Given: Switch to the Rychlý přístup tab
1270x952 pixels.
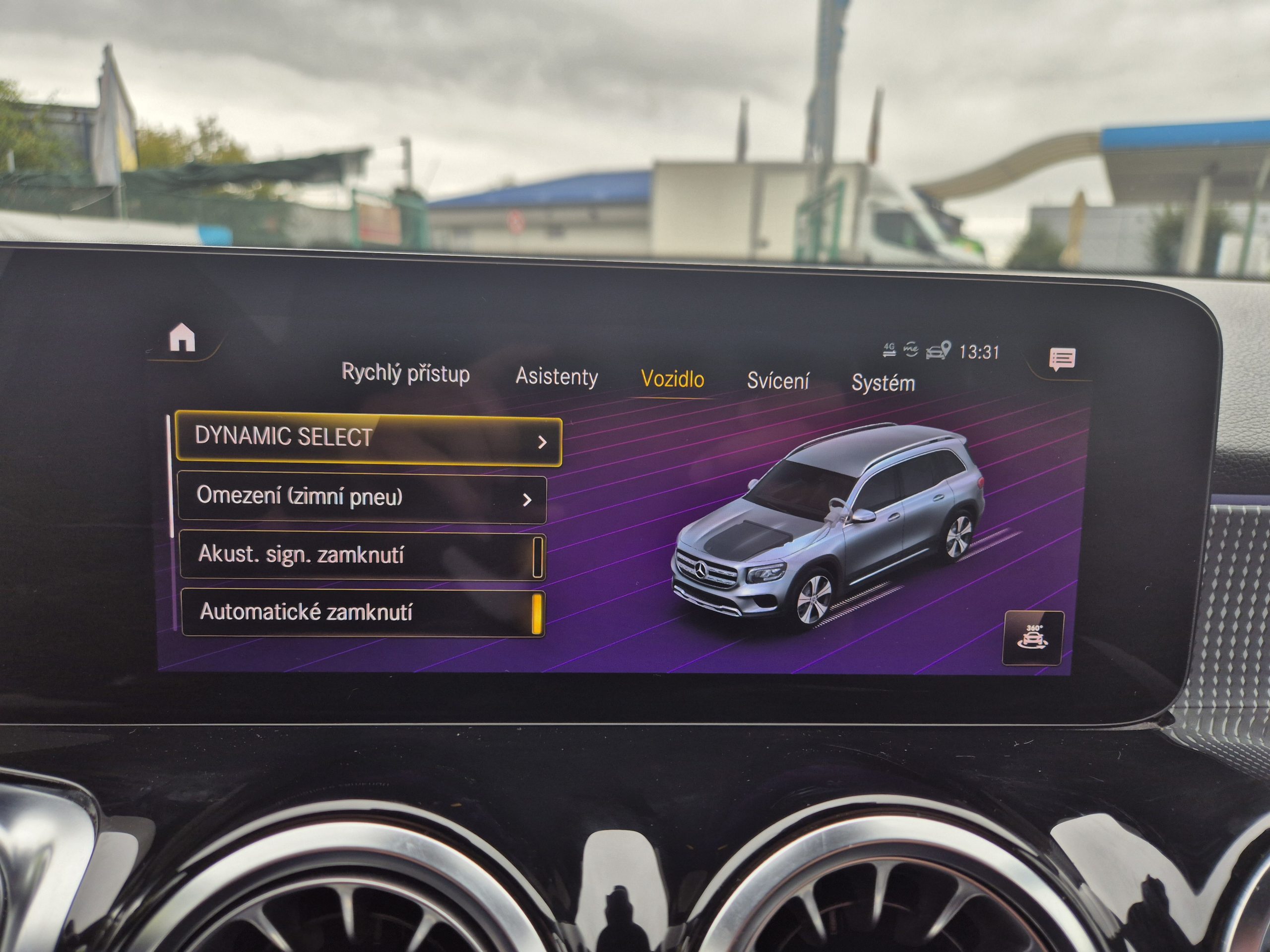Looking at the screenshot, I should click(405, 373).
